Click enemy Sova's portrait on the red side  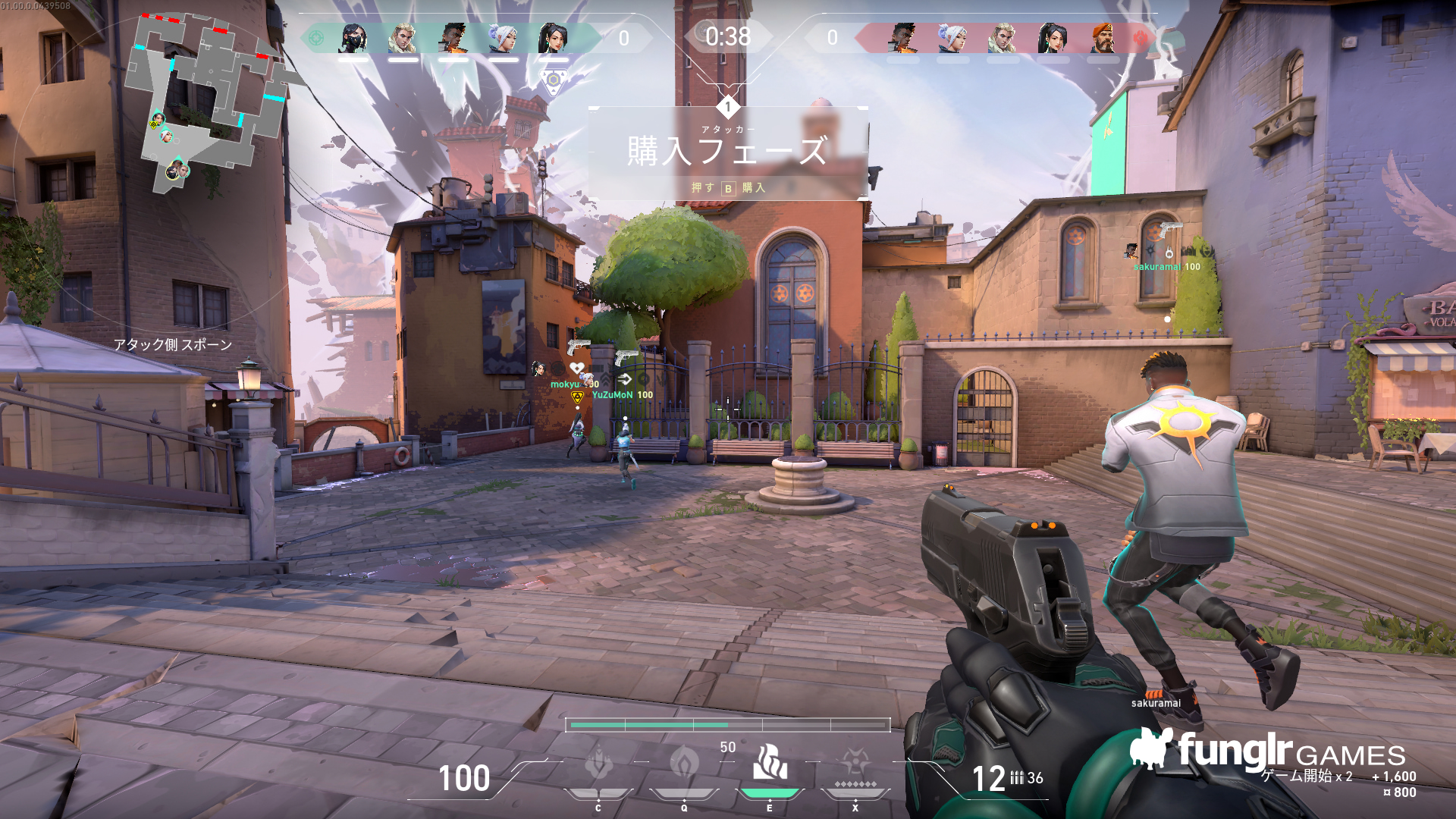(1003, 38)
